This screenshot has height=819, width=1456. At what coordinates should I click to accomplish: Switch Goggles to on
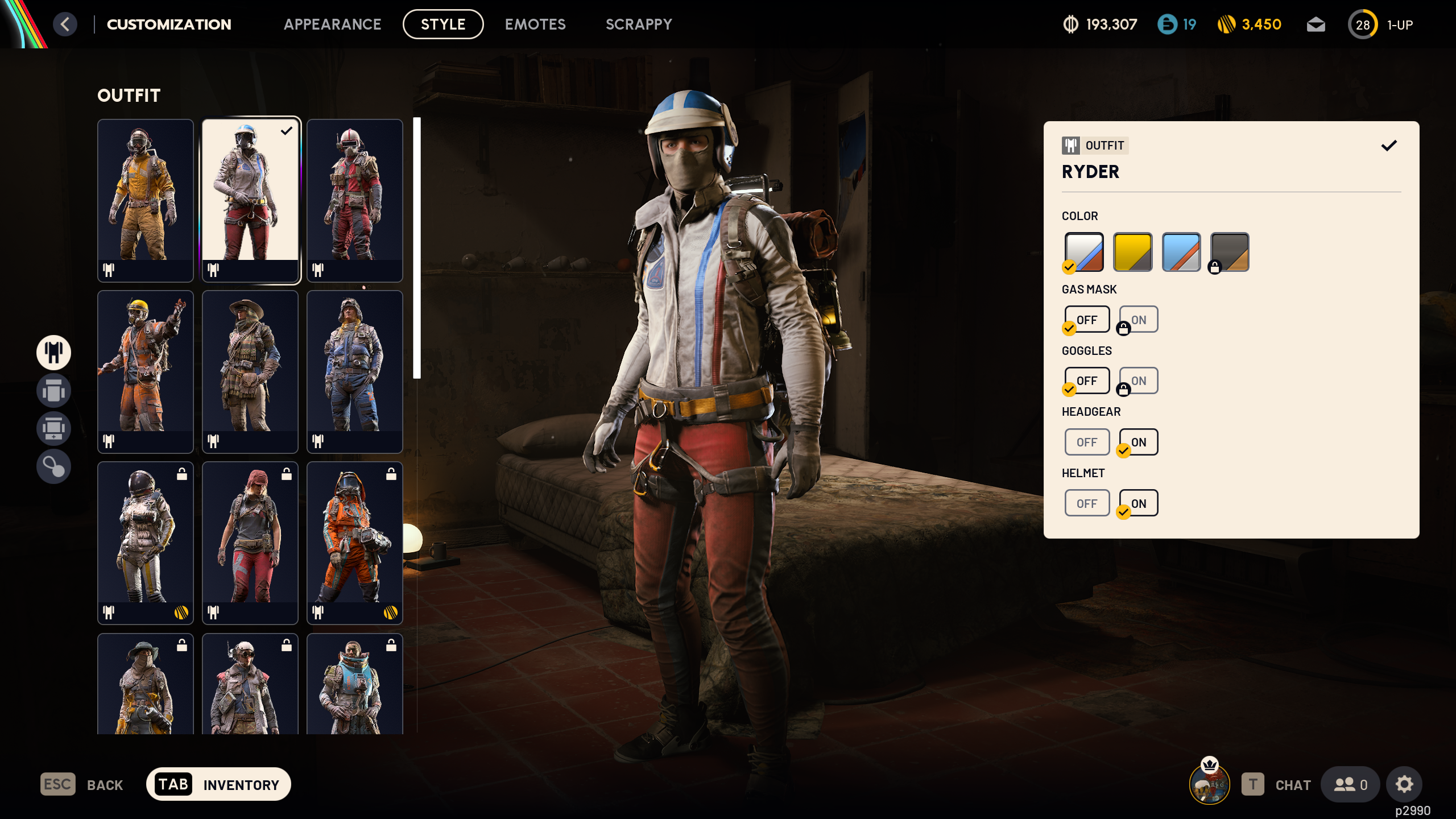point(1137,380)
